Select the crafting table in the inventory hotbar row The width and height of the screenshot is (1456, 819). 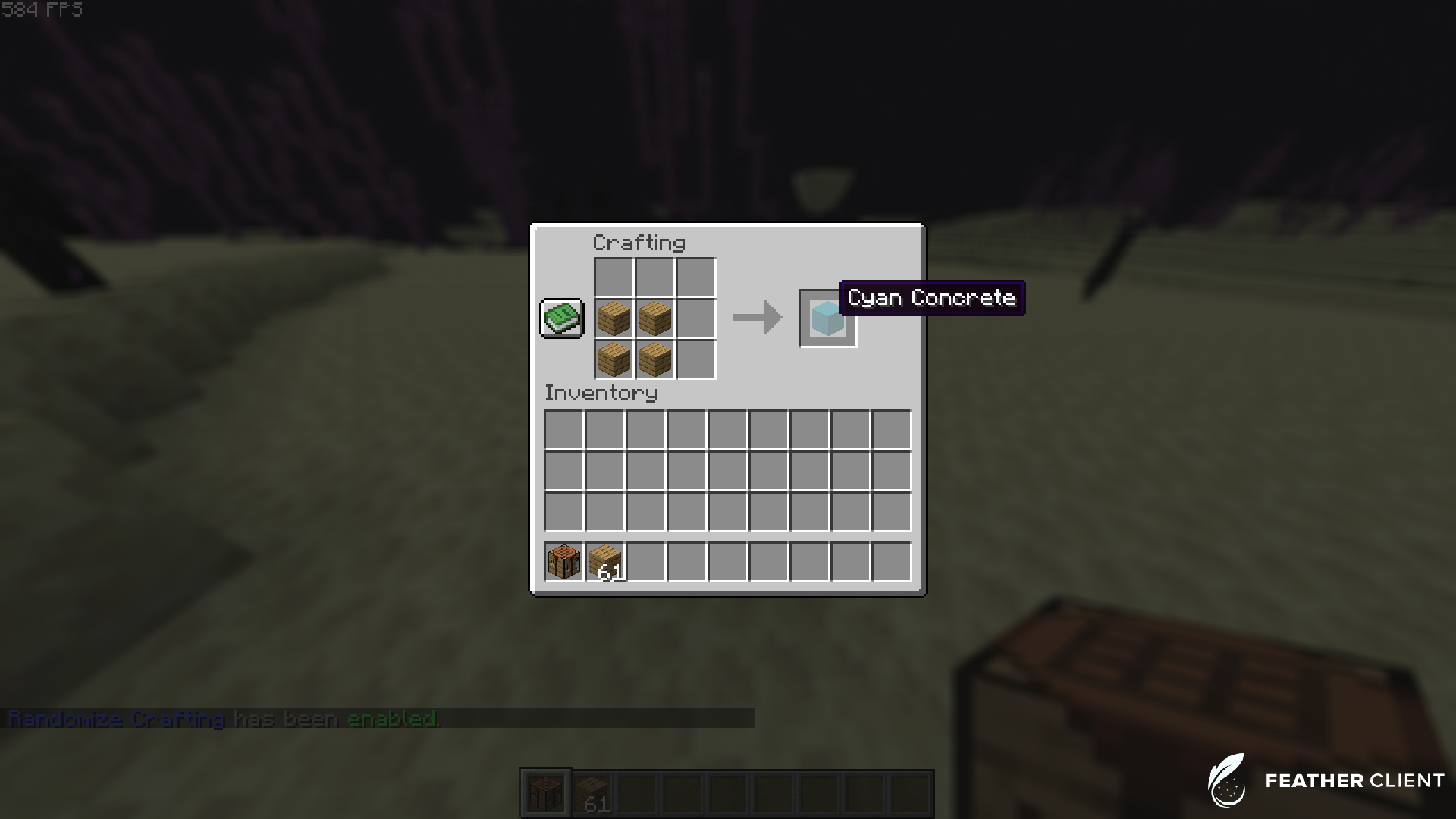[563, 562]
